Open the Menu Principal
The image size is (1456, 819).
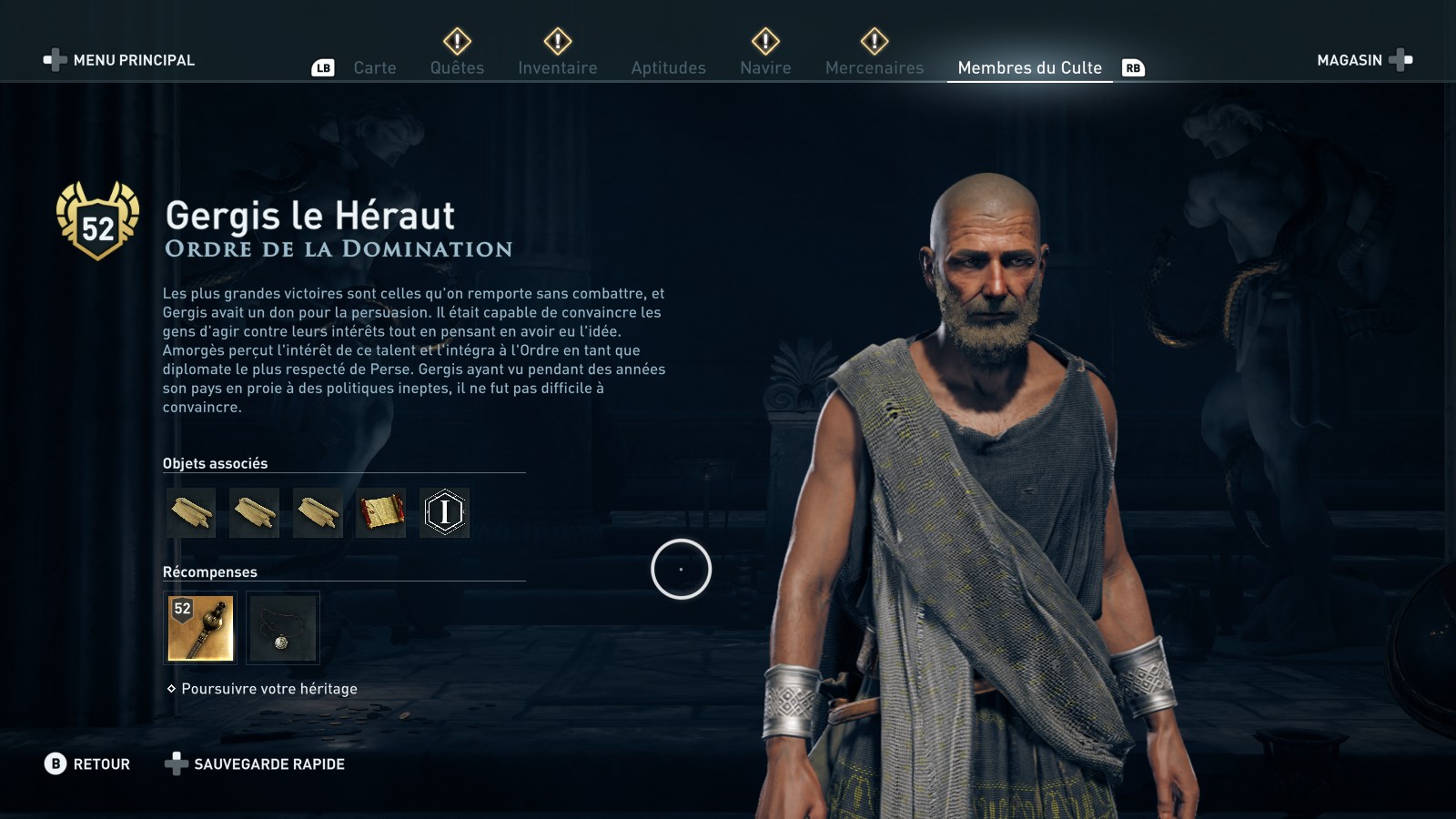click(x=119, y=60)
